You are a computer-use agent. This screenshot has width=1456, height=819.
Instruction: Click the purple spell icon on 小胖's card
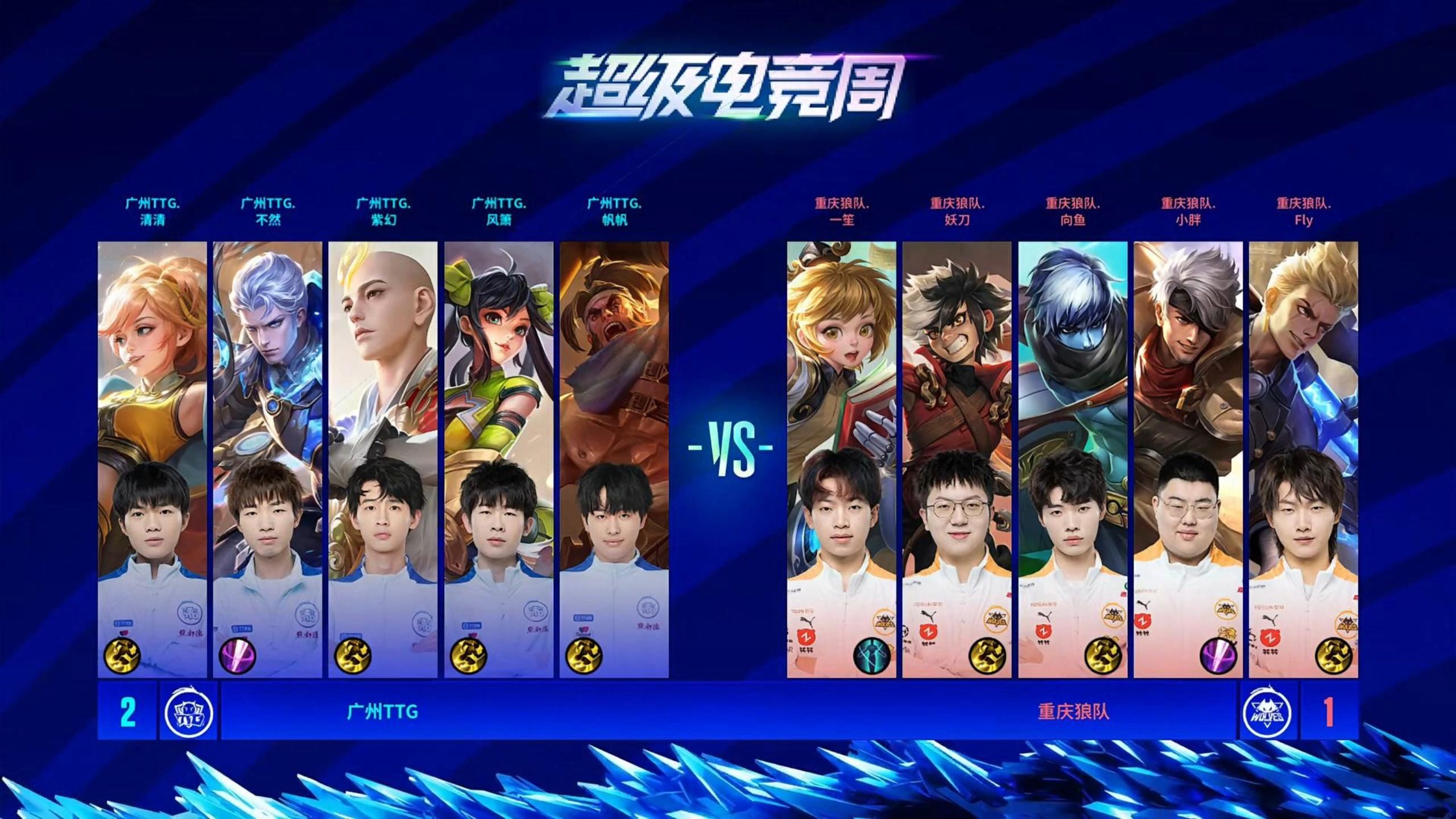(1218, 656)
